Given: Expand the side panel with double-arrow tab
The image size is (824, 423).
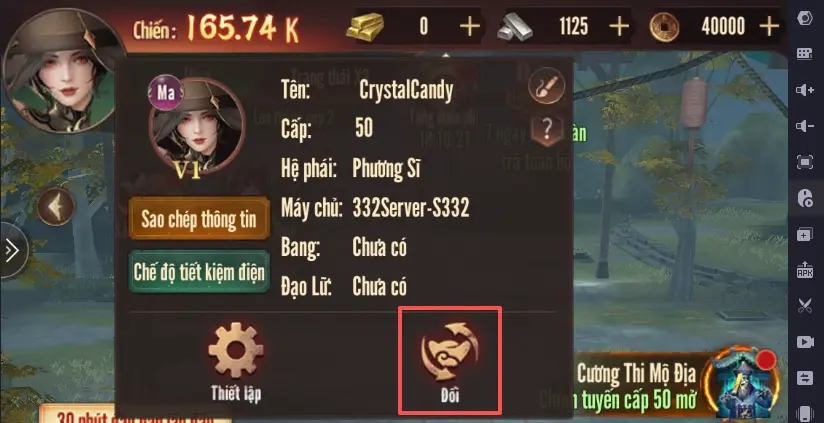Looking at the screenshot, I should (x=10, y=250).
